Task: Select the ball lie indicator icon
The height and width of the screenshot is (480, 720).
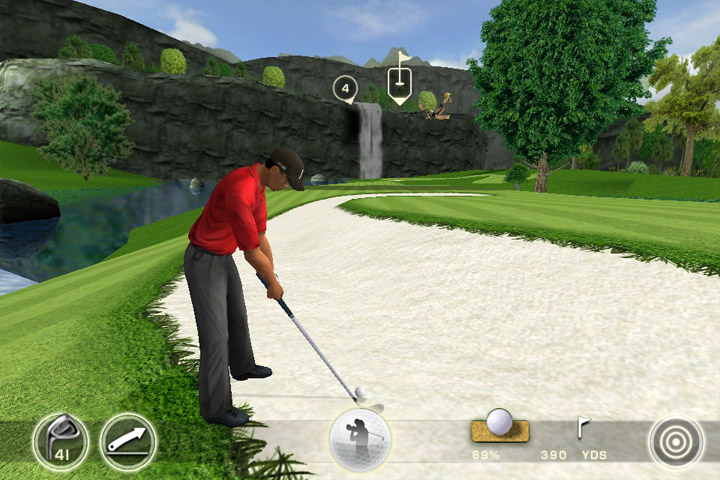Action: click(499, 427)
